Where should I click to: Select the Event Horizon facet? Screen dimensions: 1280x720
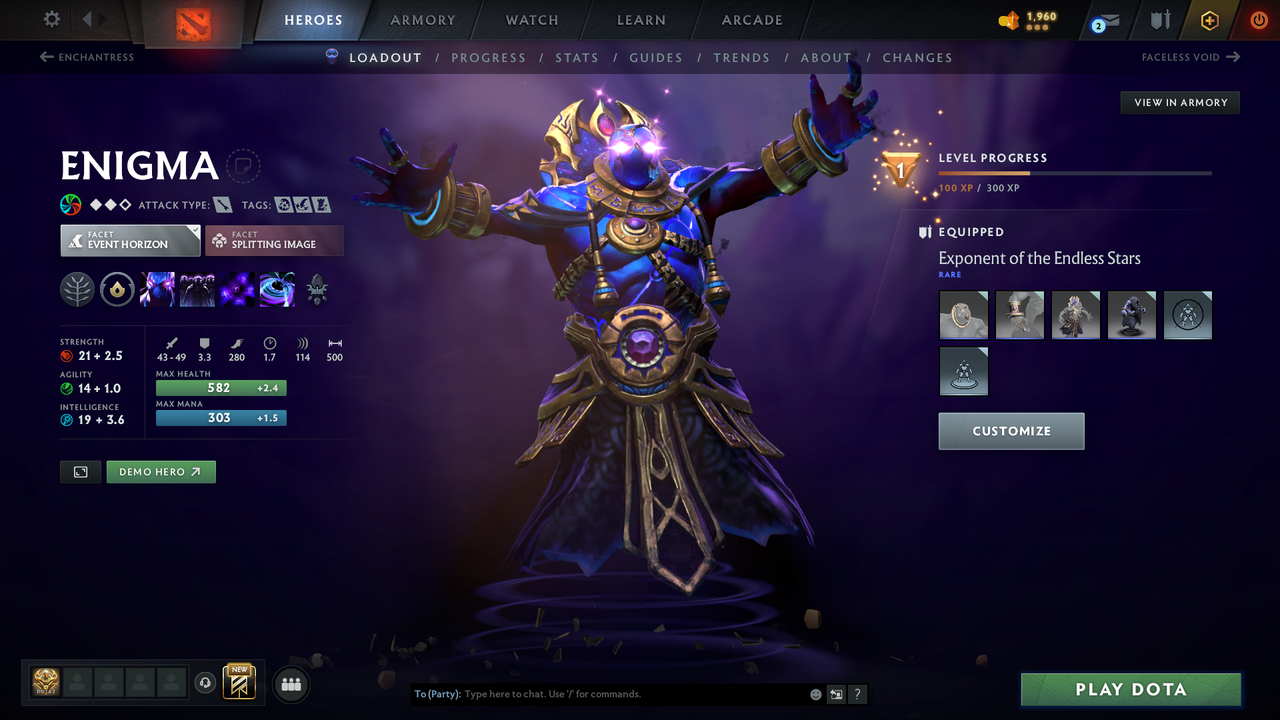point(129,240)
